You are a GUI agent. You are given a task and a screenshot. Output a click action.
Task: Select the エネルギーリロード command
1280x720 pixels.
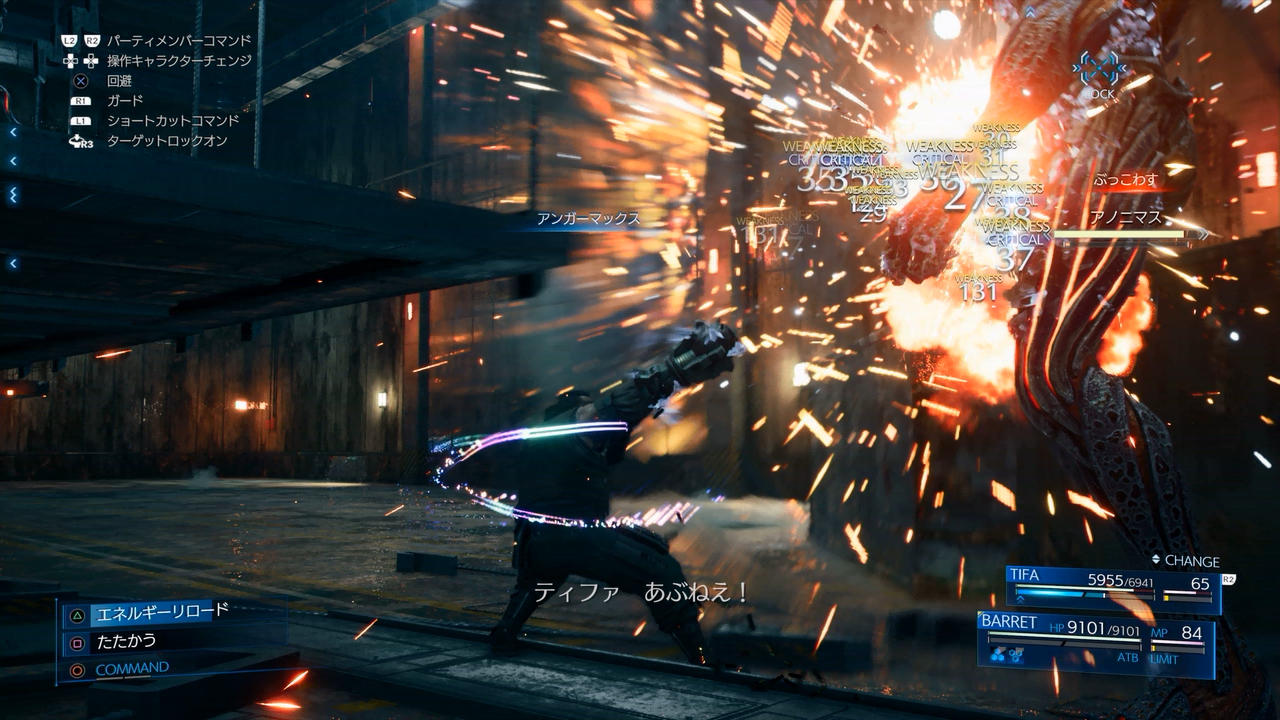click(160, 611)
